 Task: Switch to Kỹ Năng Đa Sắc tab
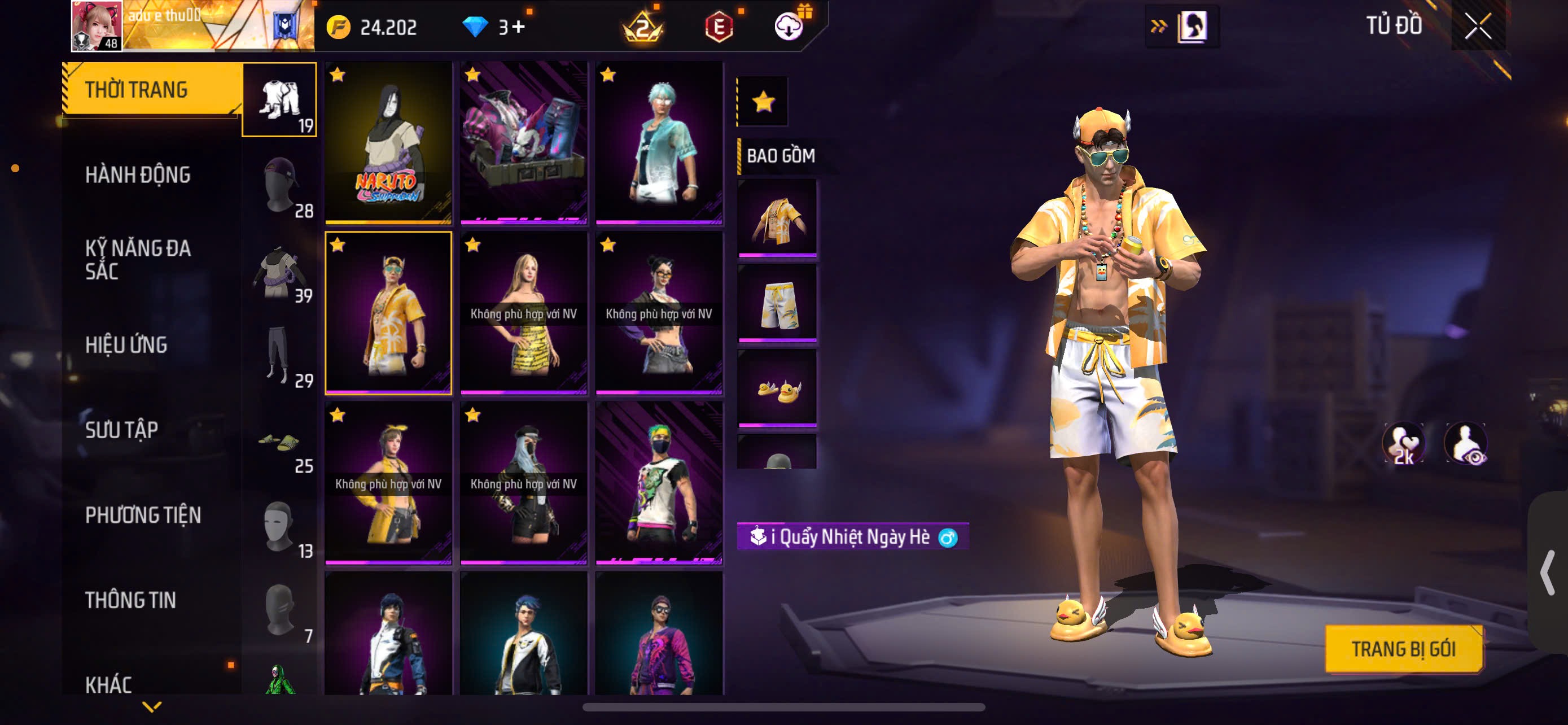tap(138, 259)
